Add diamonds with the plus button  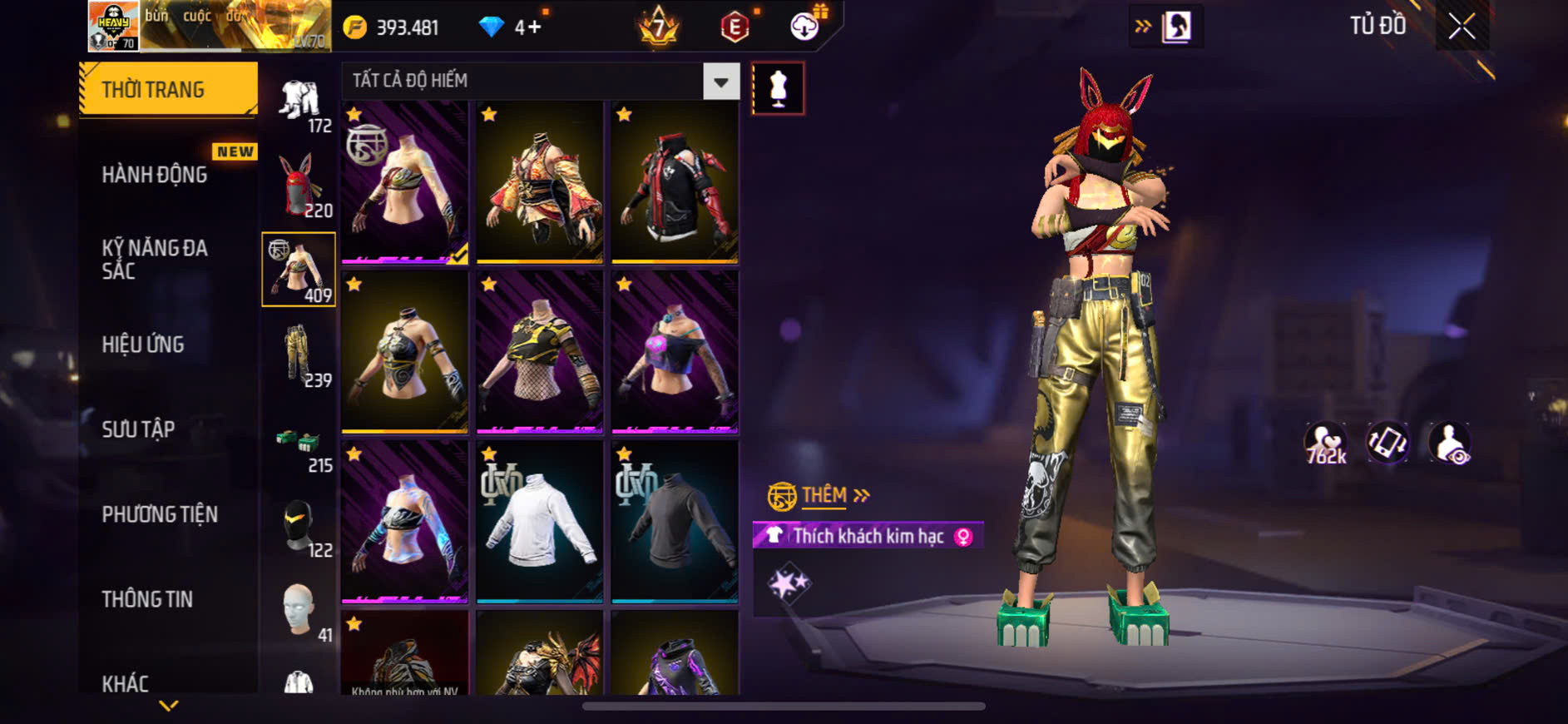pyautogui.click(x=534, y=27)
